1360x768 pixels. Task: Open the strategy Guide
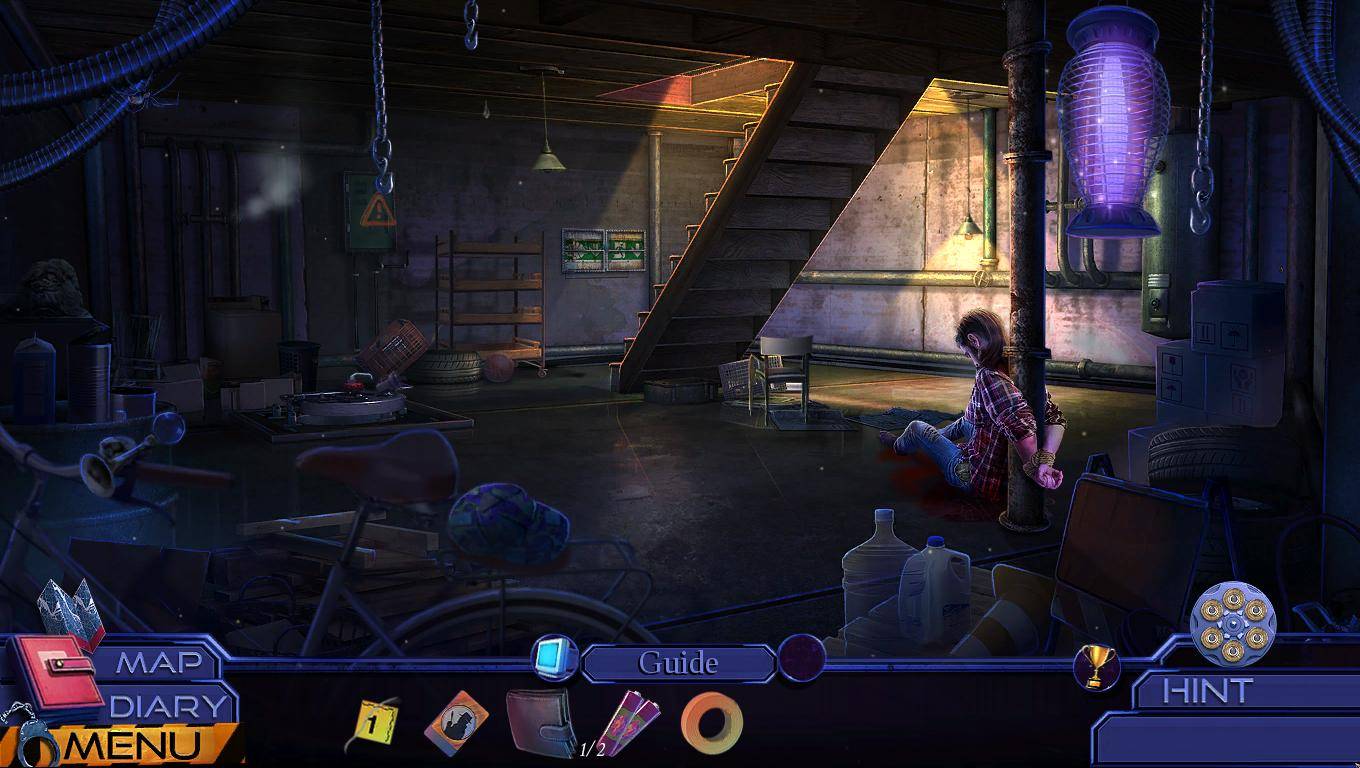tap(678, 663)
